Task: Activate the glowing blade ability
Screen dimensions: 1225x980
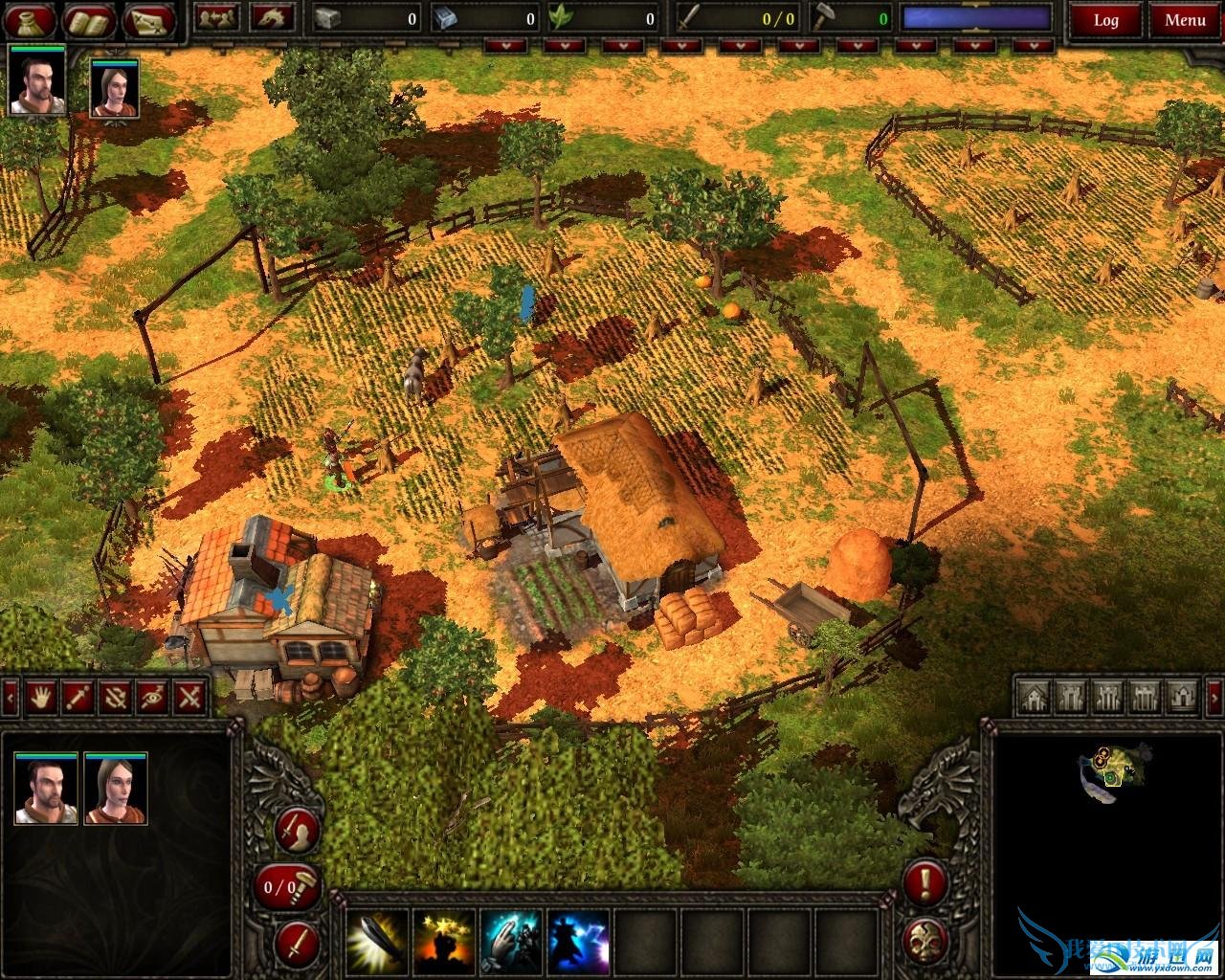Action: click(376, 942)
